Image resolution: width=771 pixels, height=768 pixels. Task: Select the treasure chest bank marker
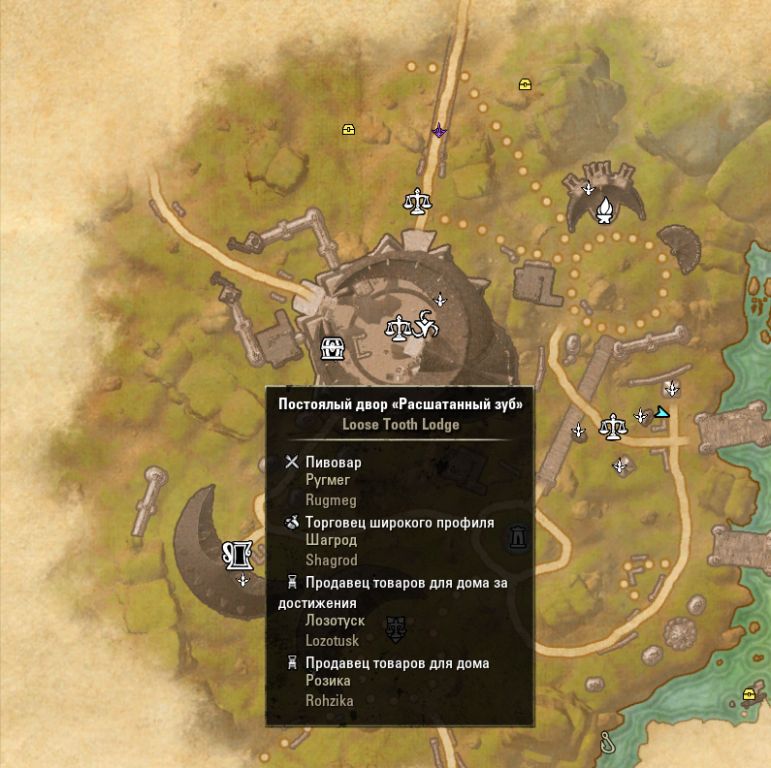tap(332, 348)
